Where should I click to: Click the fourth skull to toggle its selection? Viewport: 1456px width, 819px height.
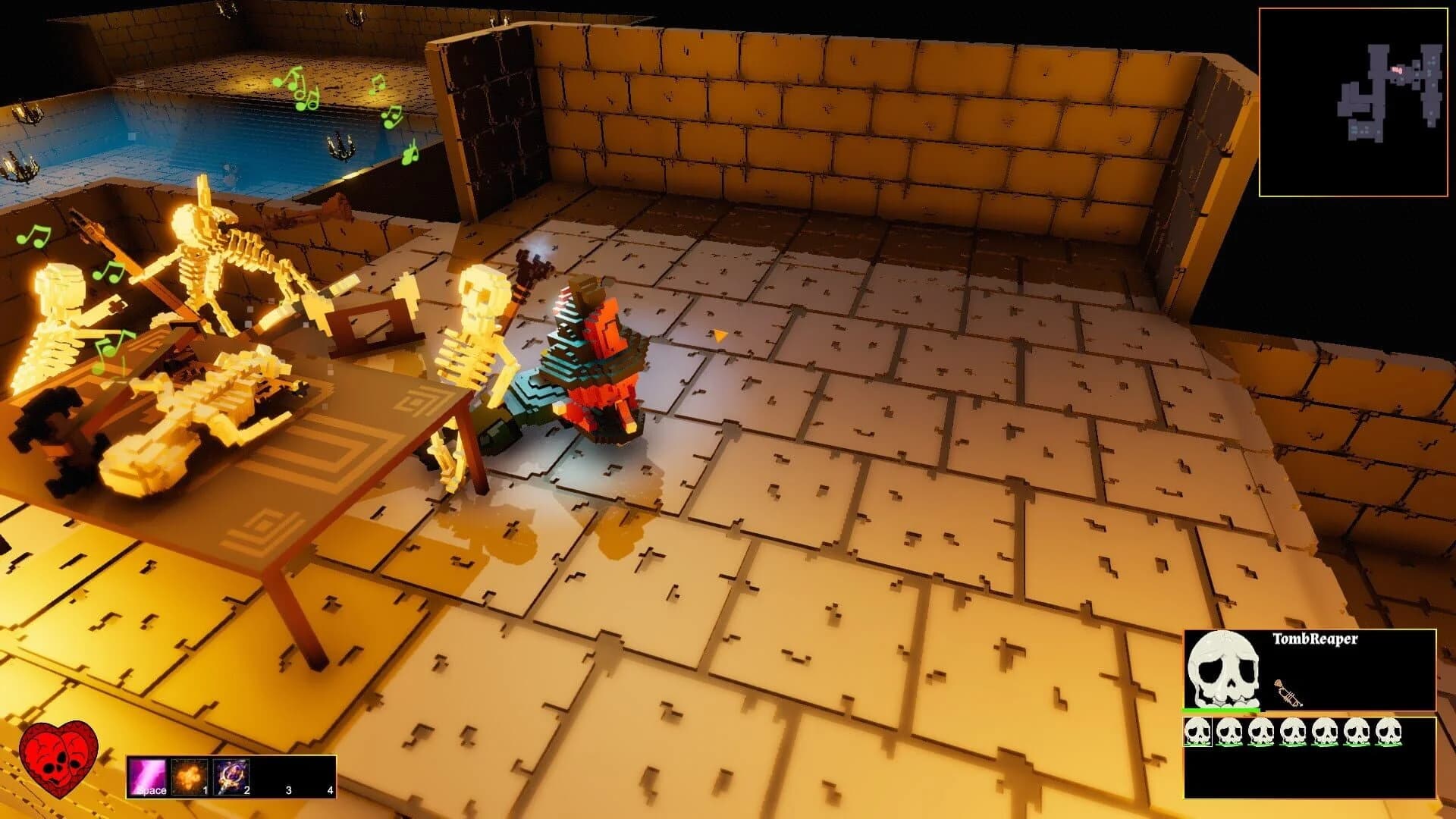[1293, 732]
